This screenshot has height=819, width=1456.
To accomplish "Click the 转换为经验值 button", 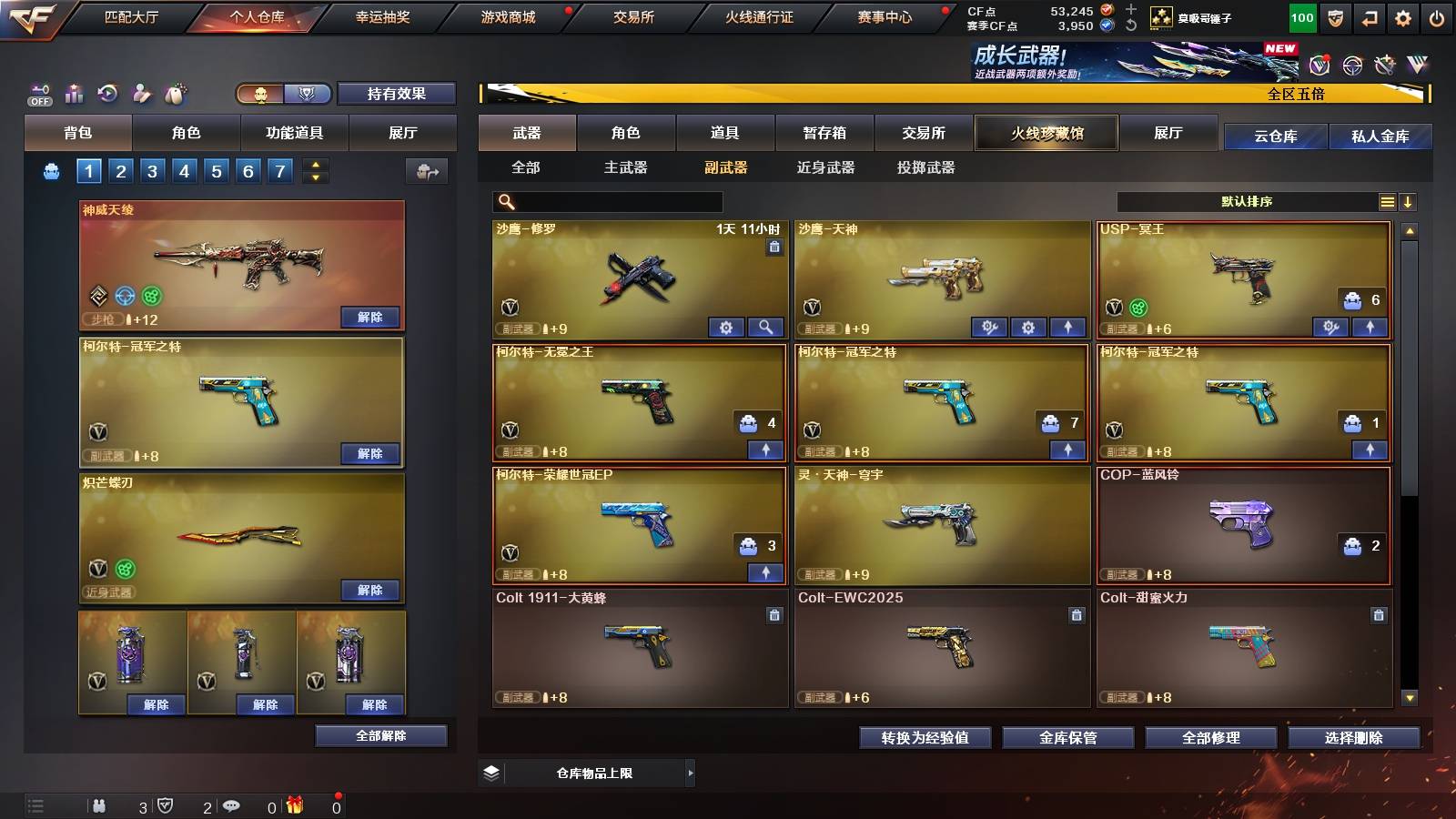I will 925,738.
